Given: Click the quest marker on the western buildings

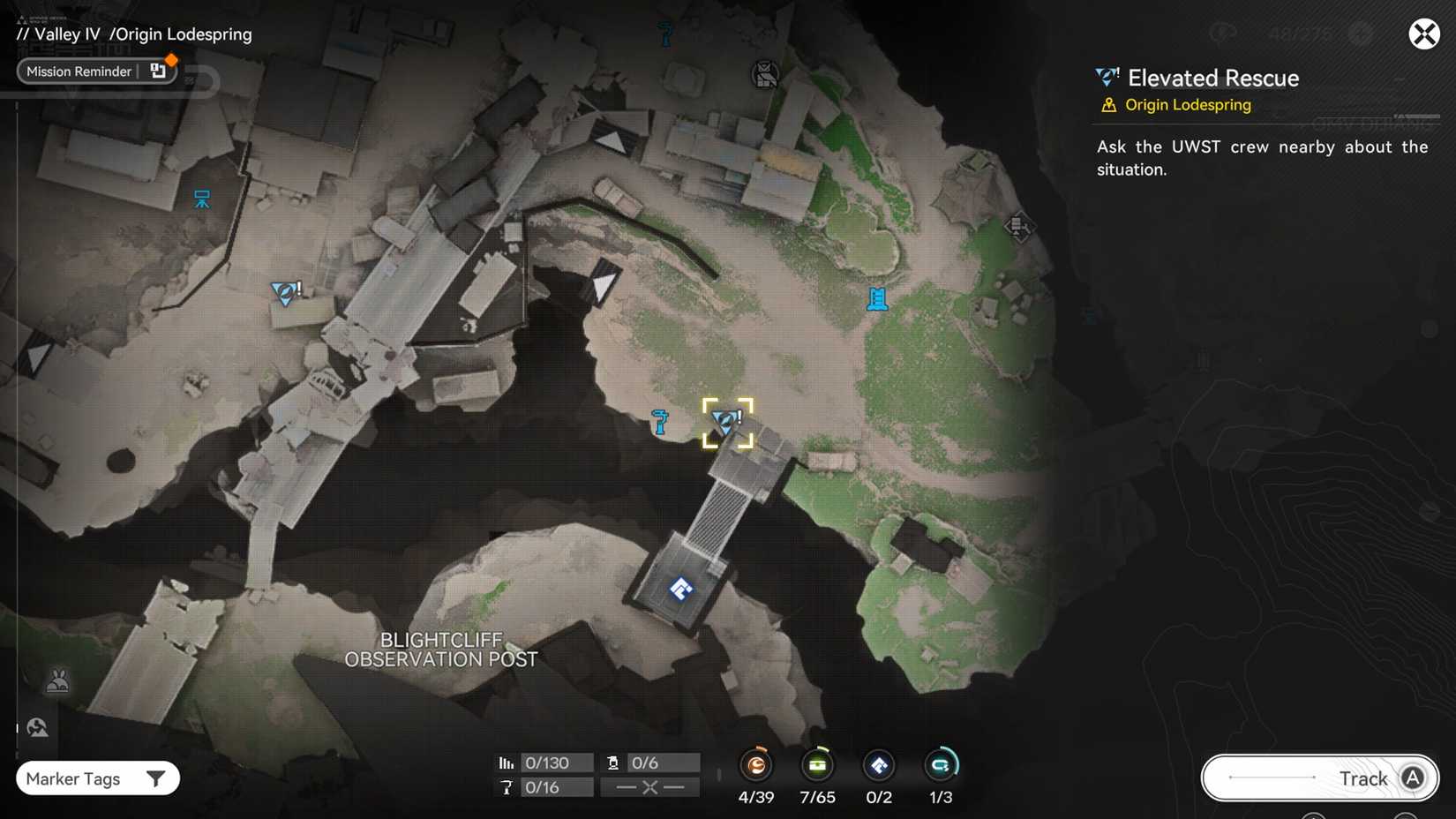Looking at the screenshot, I should [x=284, y=294].
